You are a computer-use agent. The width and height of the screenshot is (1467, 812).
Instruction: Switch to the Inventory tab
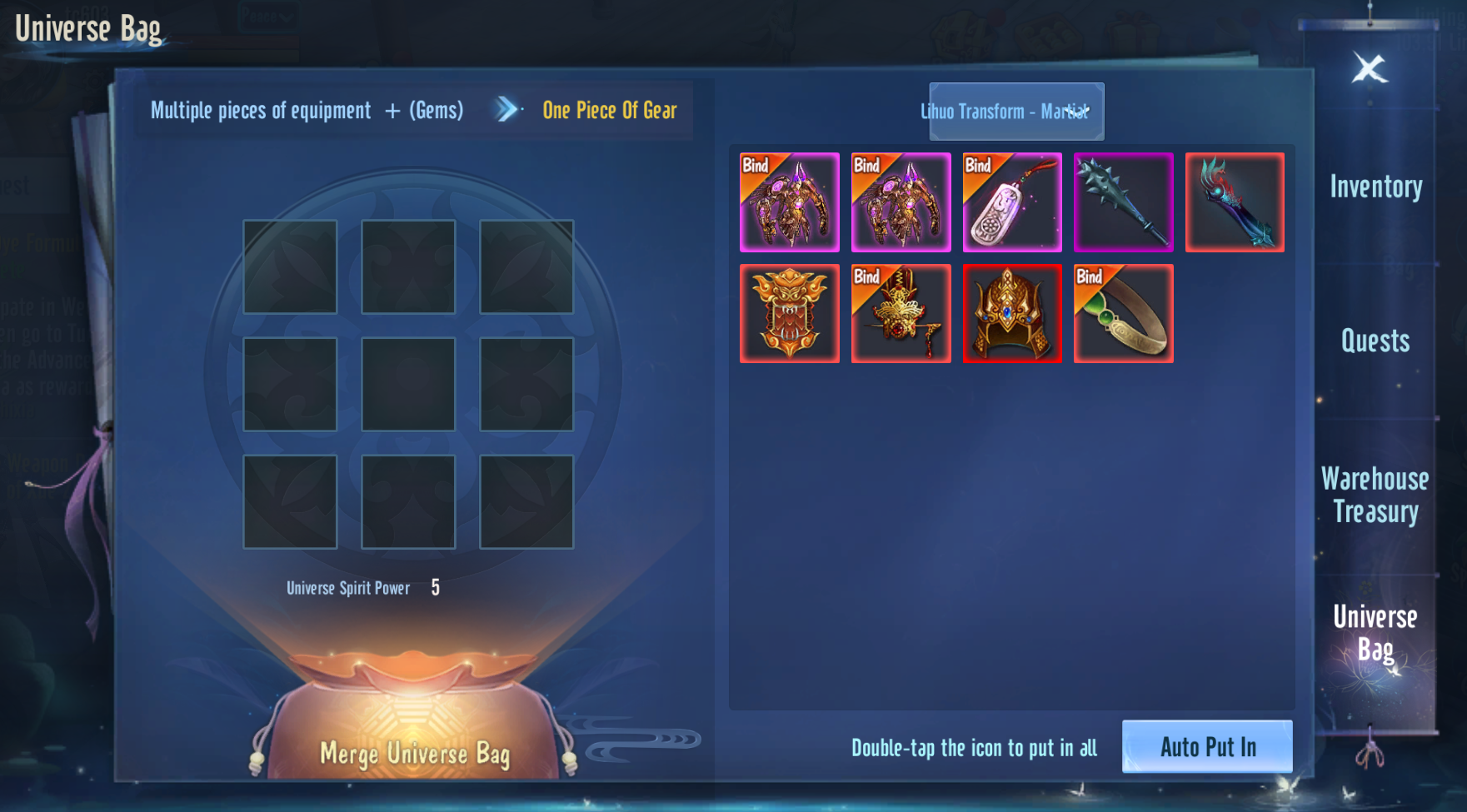click(x=1375, y=187)
